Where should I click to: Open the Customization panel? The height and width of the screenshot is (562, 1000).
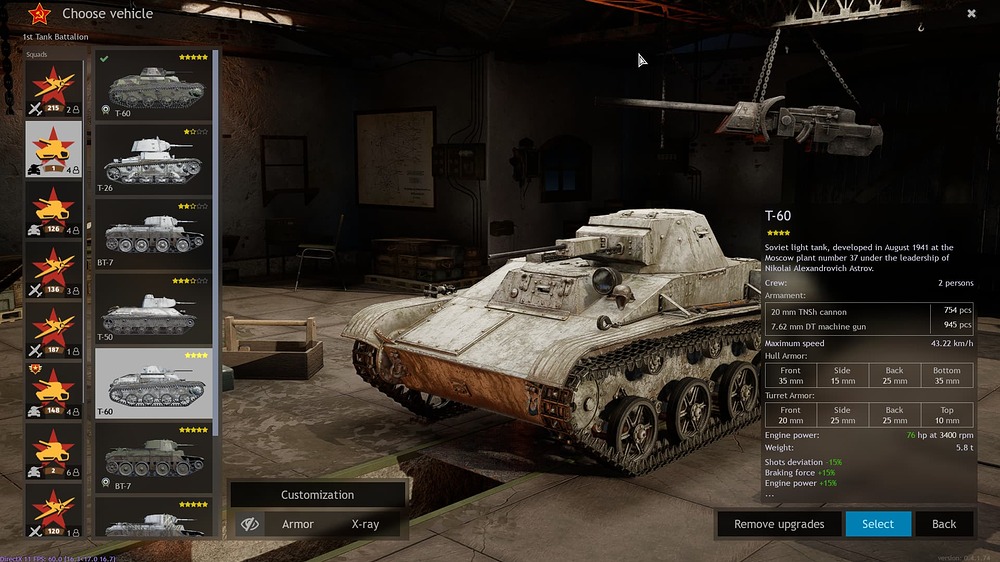point(317,495)
